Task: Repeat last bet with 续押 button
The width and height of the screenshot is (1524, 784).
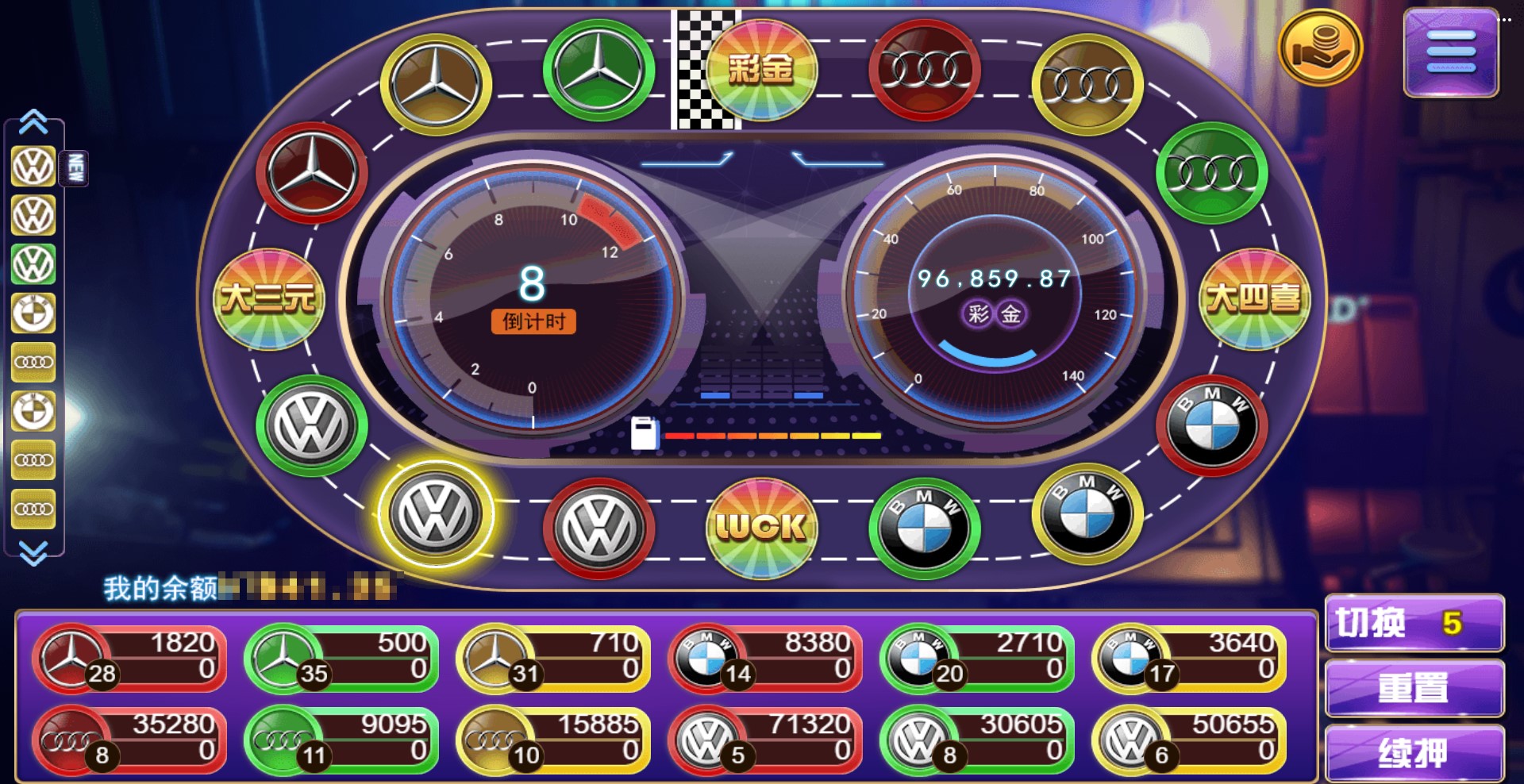Action: 1414,752
